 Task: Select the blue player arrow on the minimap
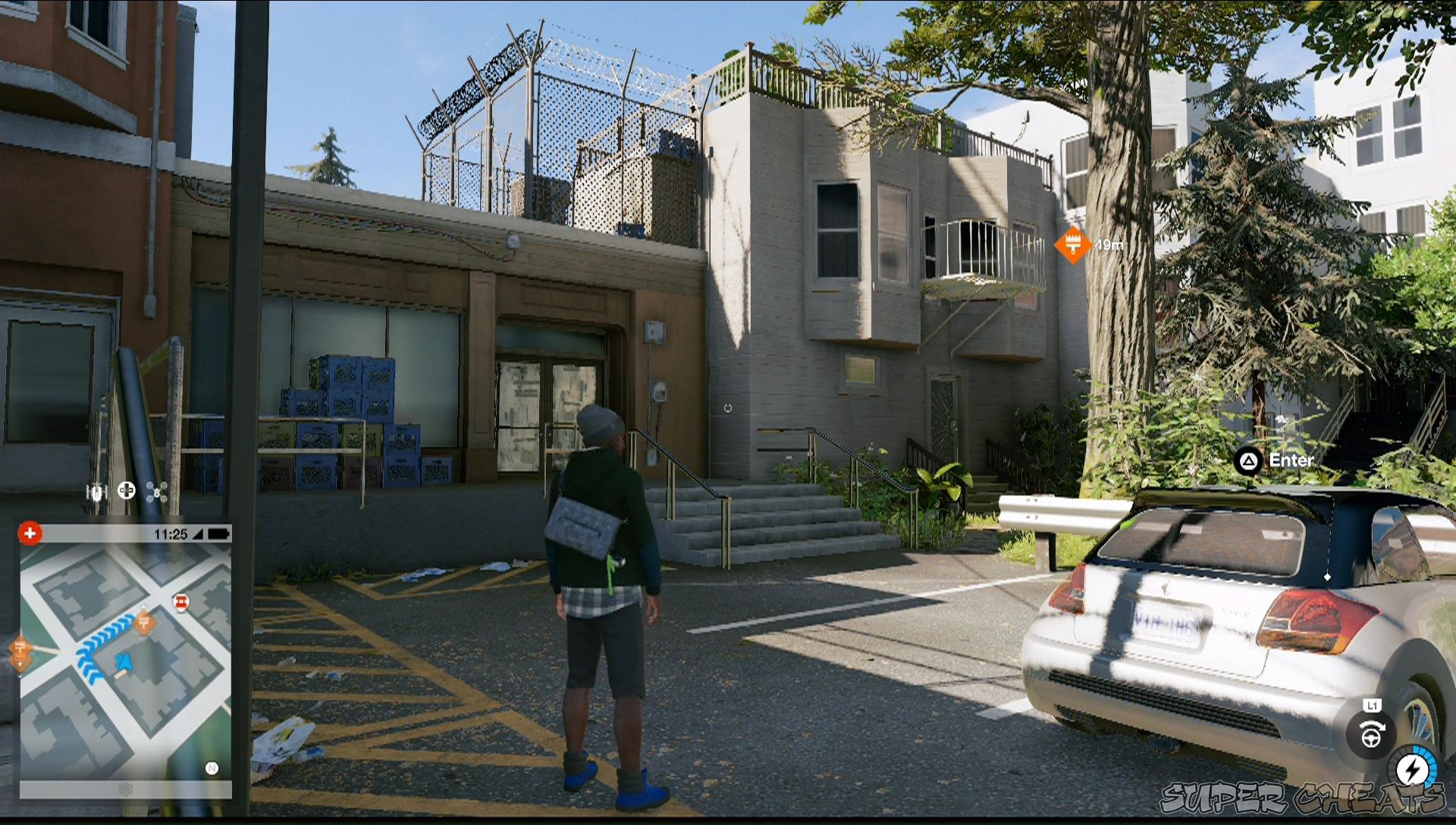pos(124,663)
